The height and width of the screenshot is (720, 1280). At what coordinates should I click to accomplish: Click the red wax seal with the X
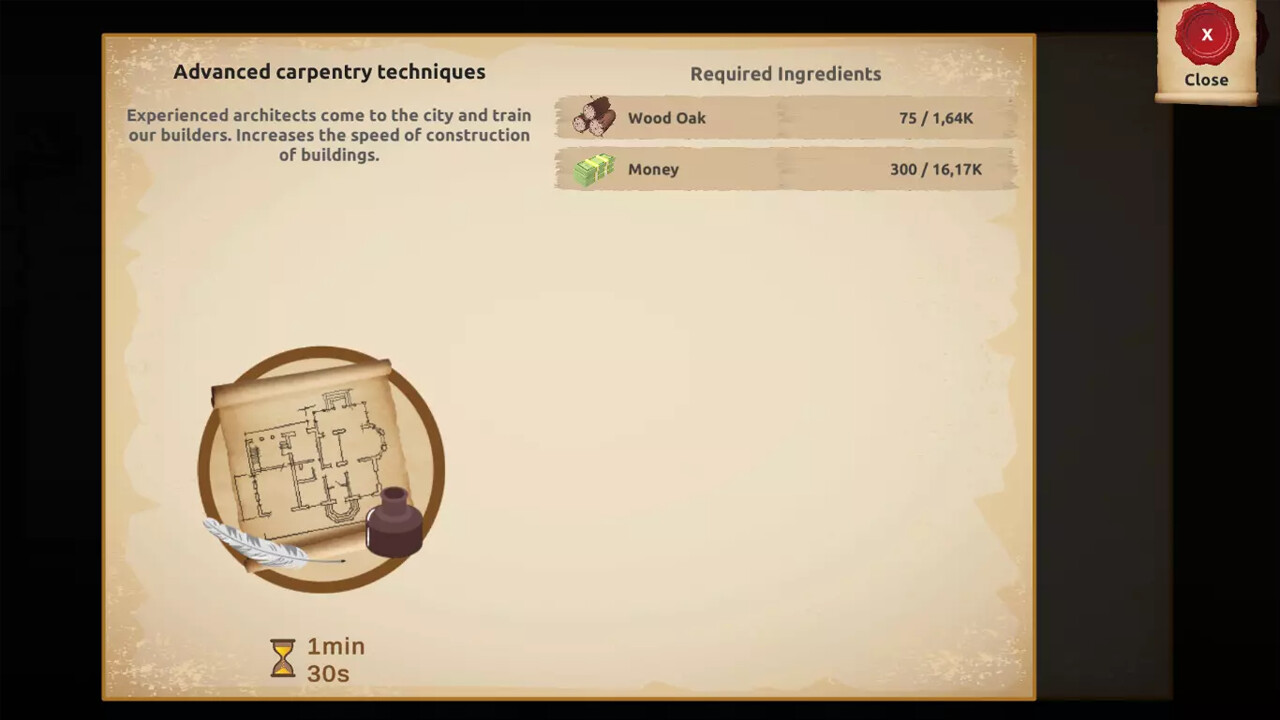[1206, 35]
